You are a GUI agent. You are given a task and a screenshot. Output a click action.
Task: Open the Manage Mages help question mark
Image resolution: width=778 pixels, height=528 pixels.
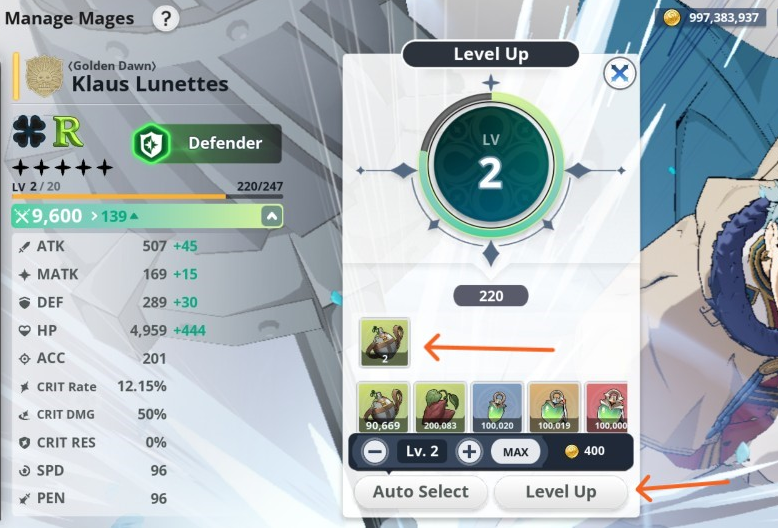tap(165, 17)
